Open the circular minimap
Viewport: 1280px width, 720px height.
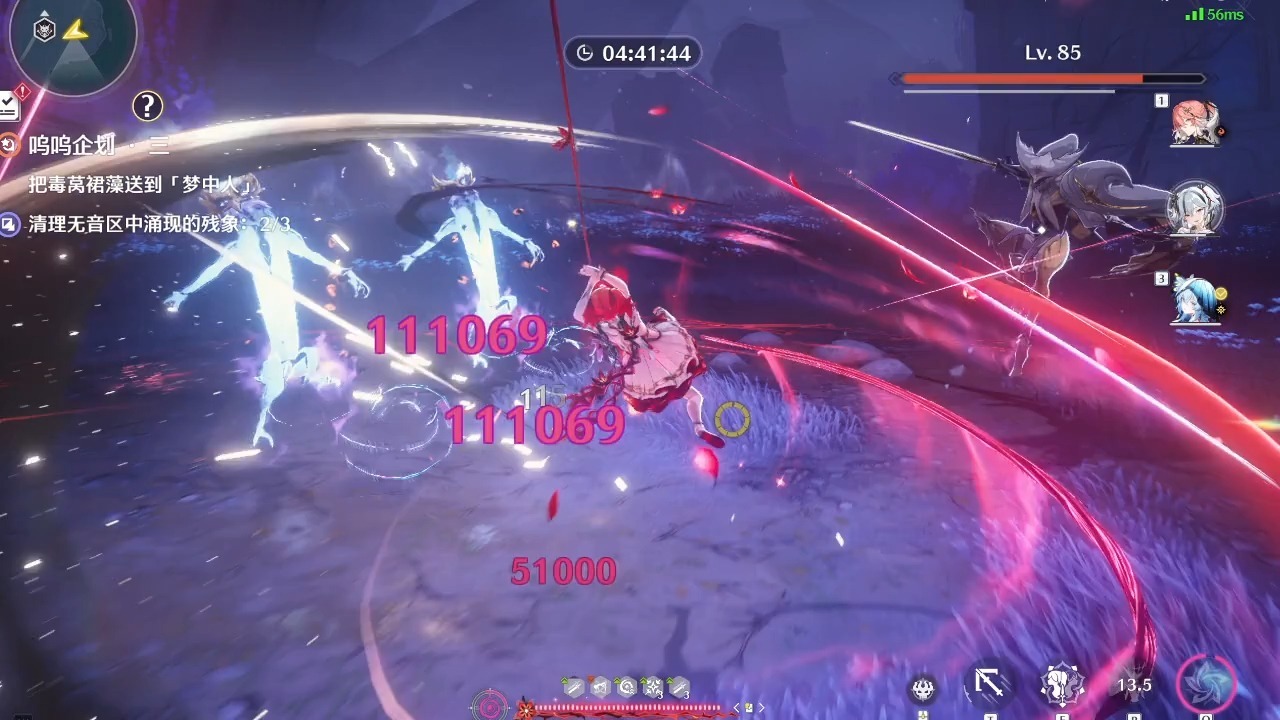pos(70,38)
